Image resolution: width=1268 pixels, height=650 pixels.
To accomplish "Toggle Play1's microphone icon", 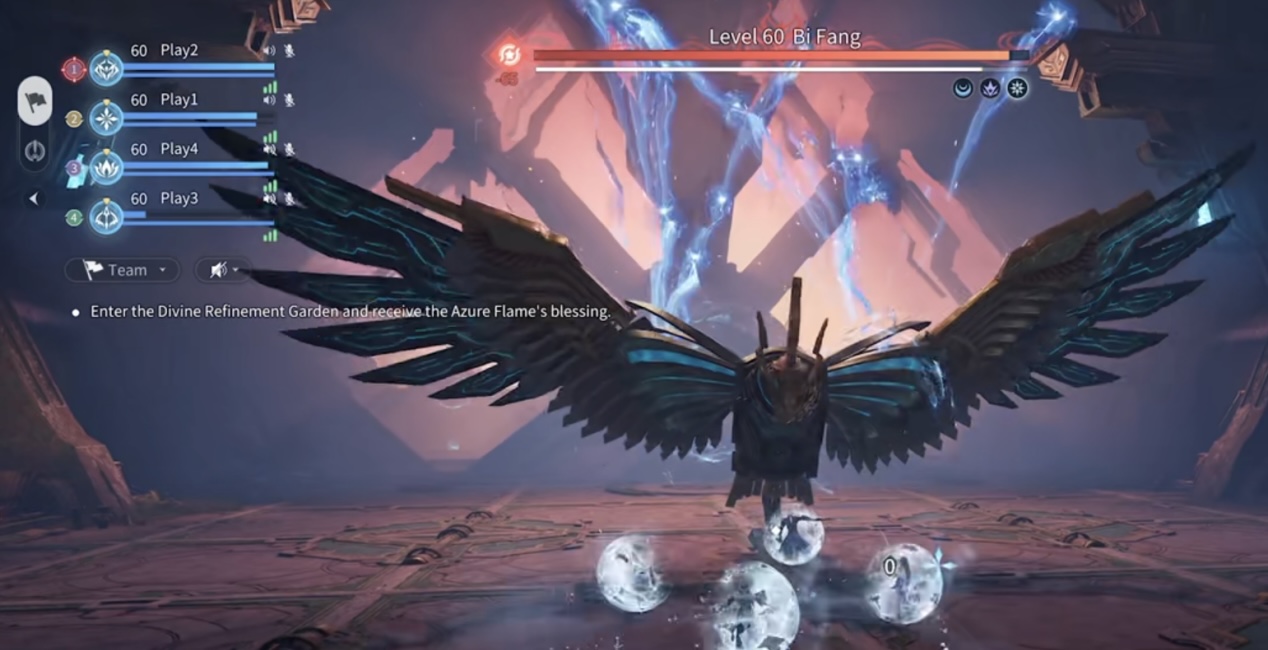I will [289, 100].
